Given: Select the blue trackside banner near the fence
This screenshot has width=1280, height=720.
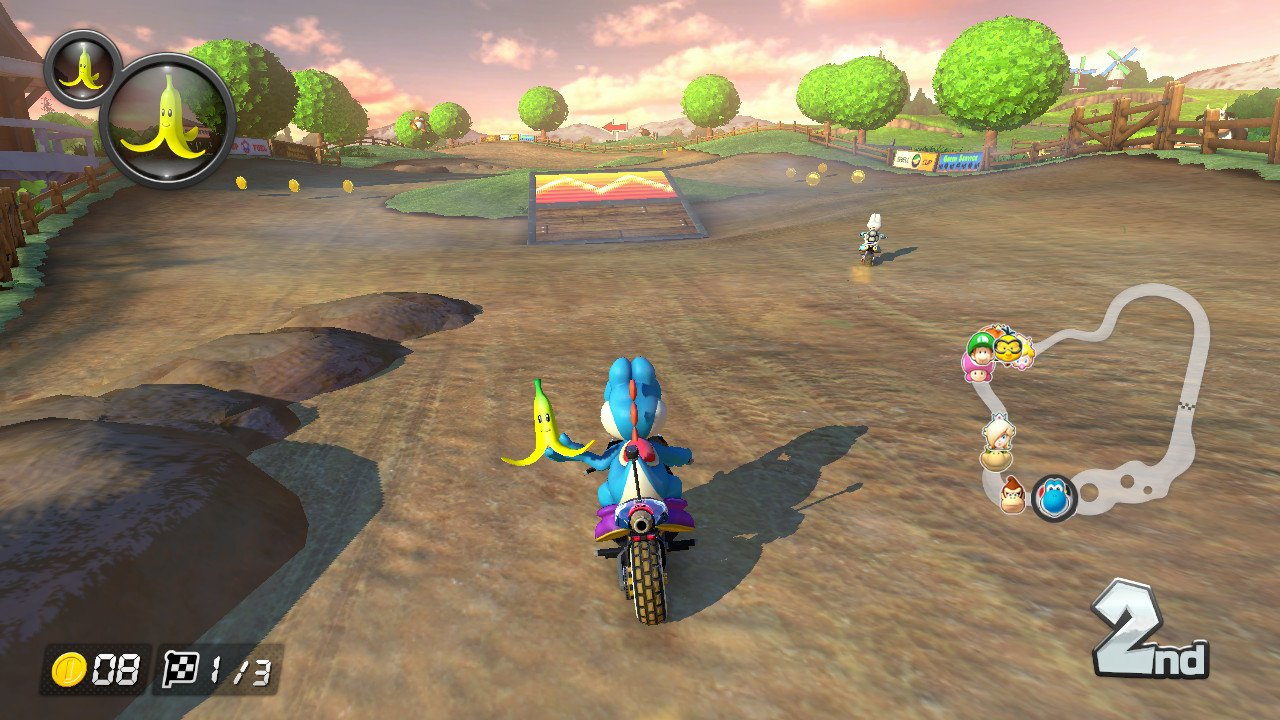Looking at the screenshot, I should 960,160.
